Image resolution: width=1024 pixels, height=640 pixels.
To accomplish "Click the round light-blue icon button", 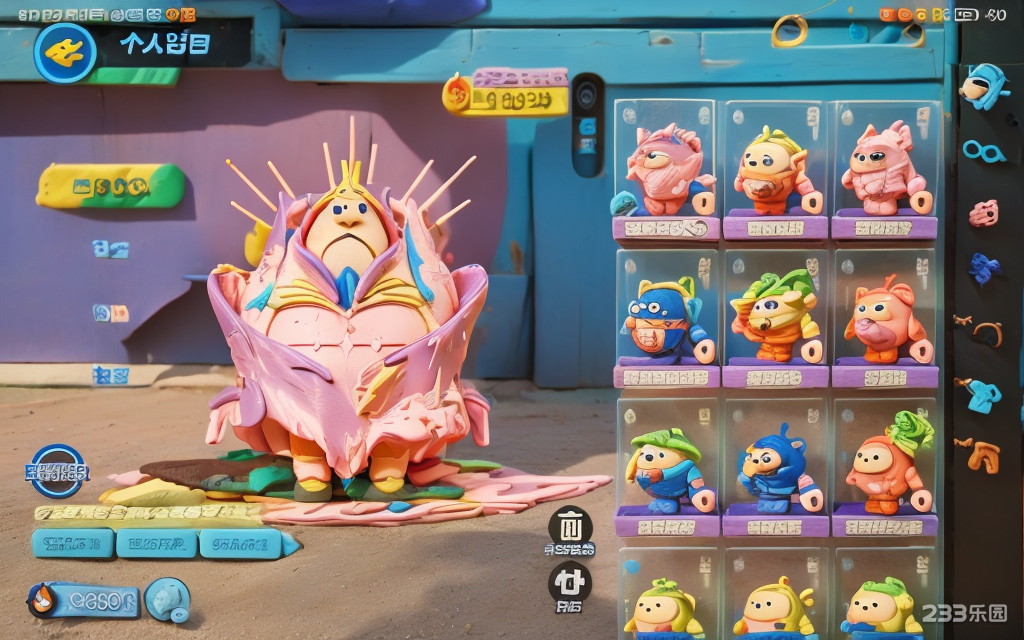I will point(167,600).
